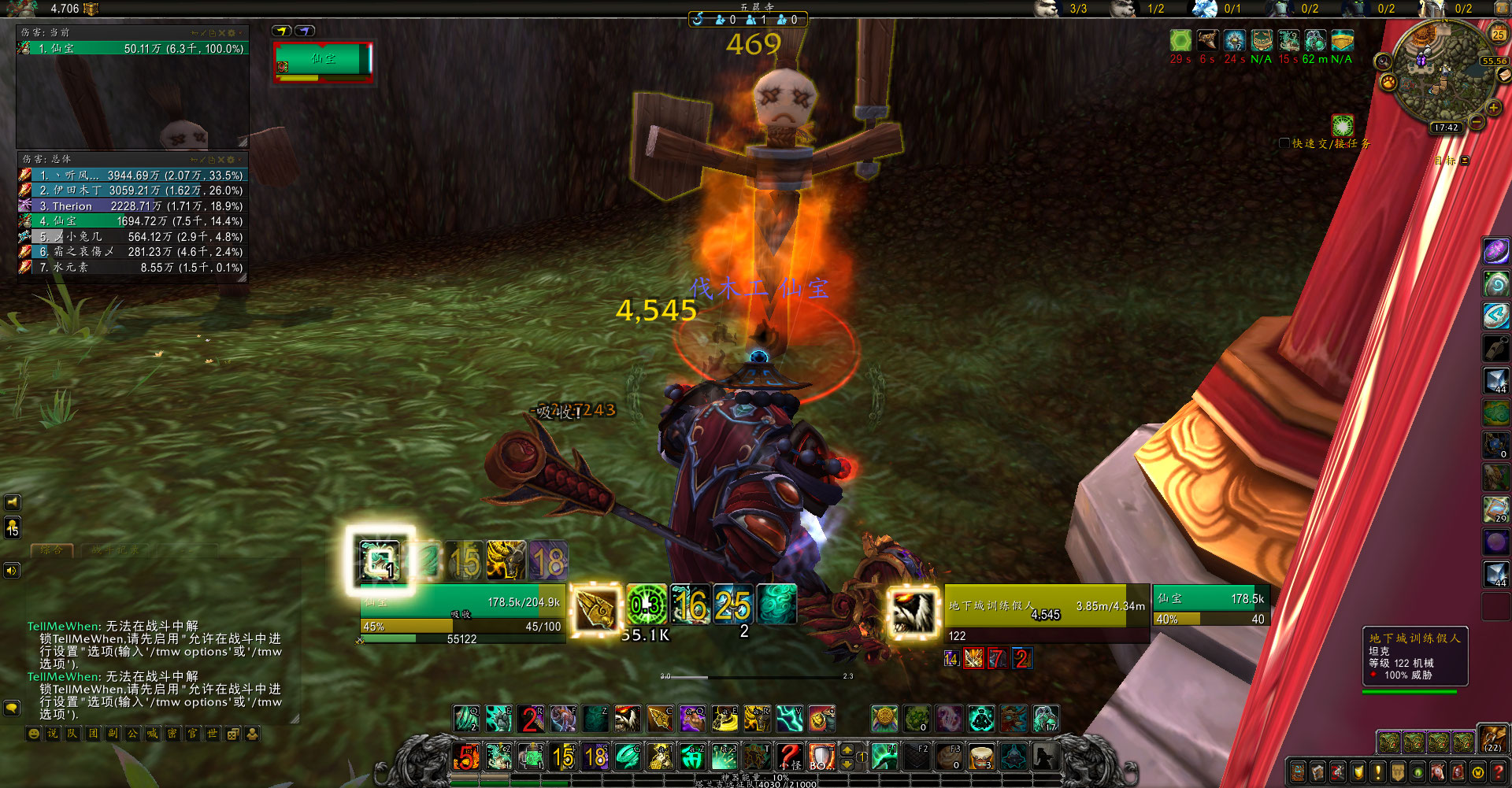1512x788 pixels.
Task: Switch to the 综合 chat tab
Action: click(52, 550)
